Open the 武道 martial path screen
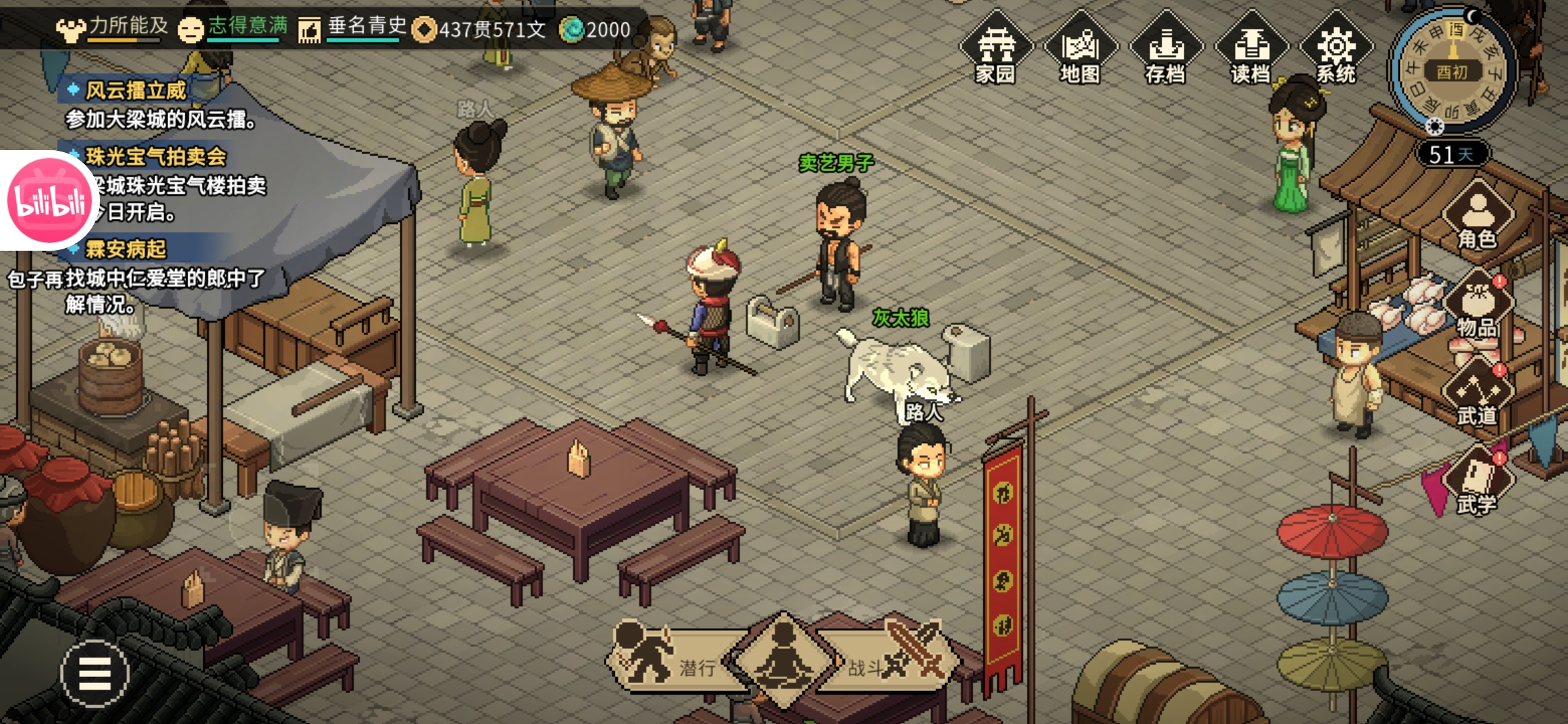 (1478, 394)
